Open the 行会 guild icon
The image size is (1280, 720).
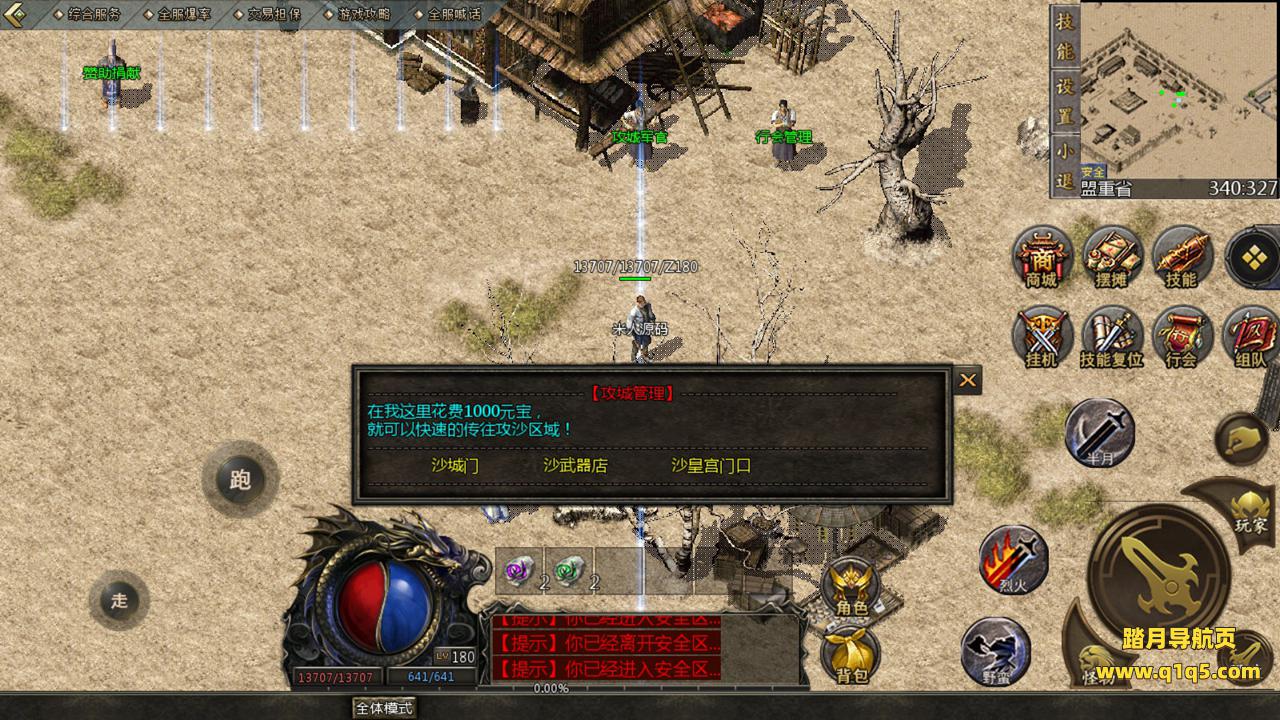[x=1181, y=337]
